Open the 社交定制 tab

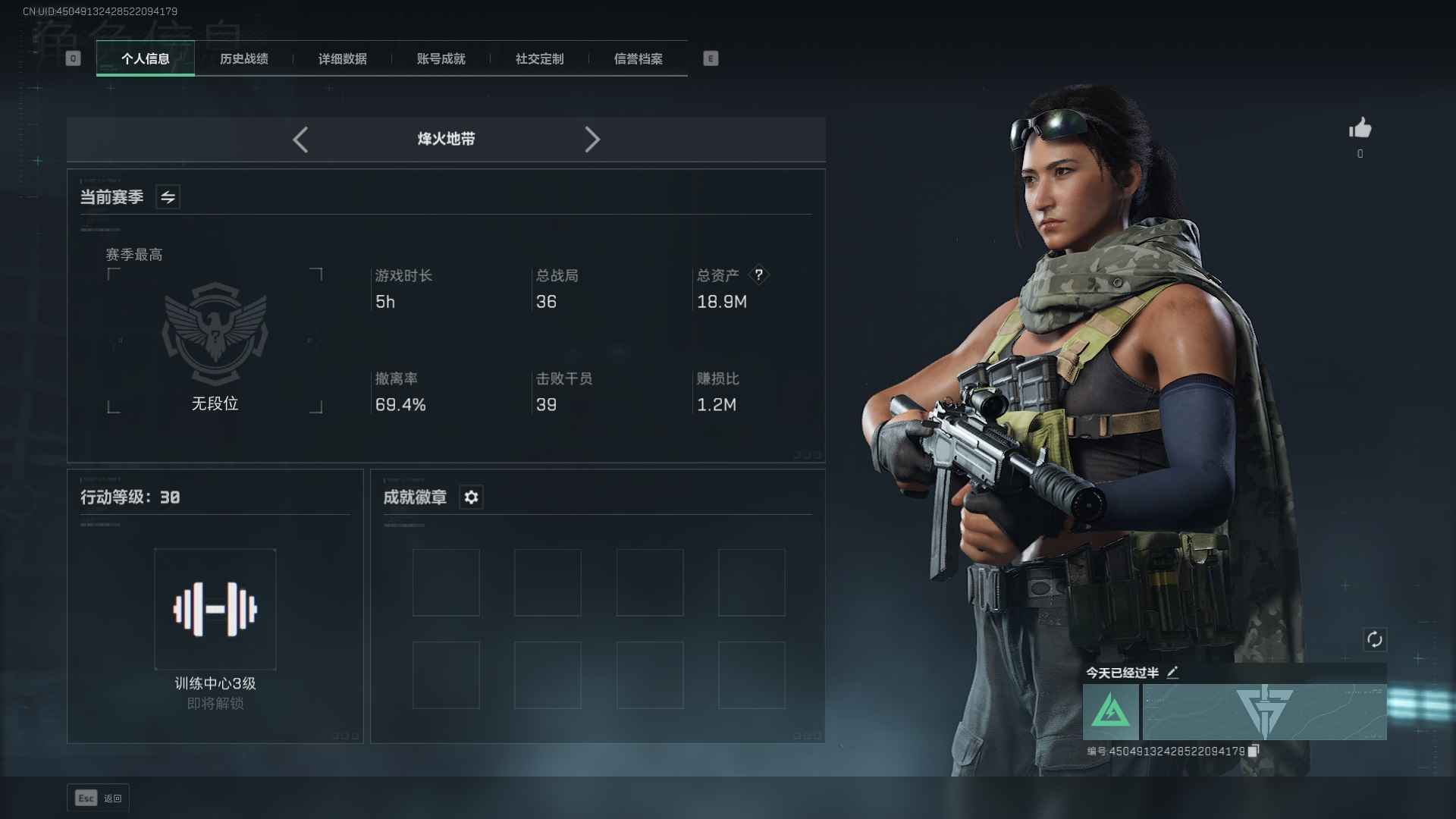(x=540, y=58)
